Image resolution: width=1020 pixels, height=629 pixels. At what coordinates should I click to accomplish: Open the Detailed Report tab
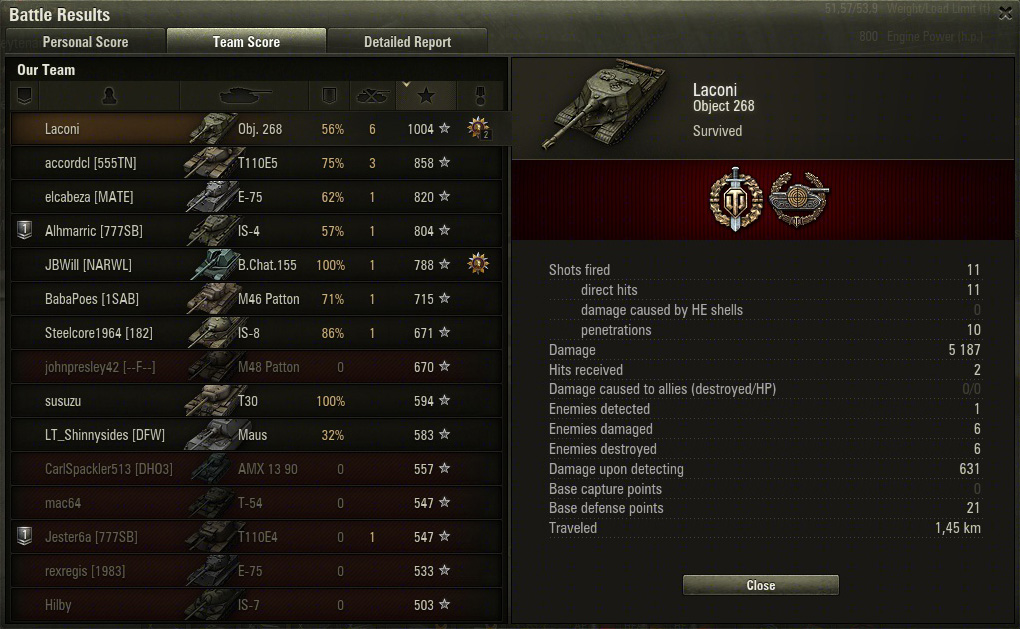[407, 42]
